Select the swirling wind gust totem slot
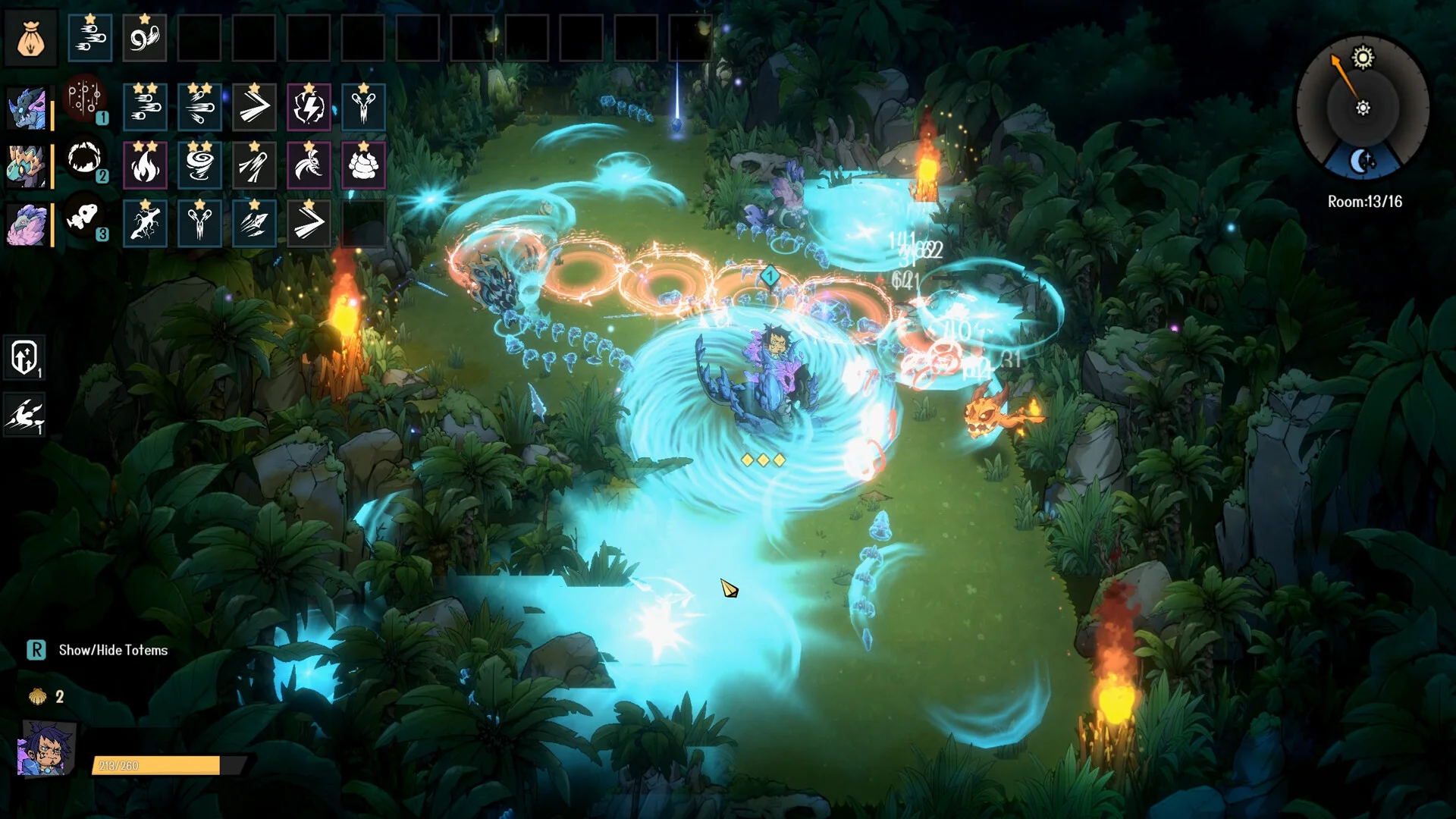Image resolution: width=1456 pixels, height=819 pixels. click(144, 38)
